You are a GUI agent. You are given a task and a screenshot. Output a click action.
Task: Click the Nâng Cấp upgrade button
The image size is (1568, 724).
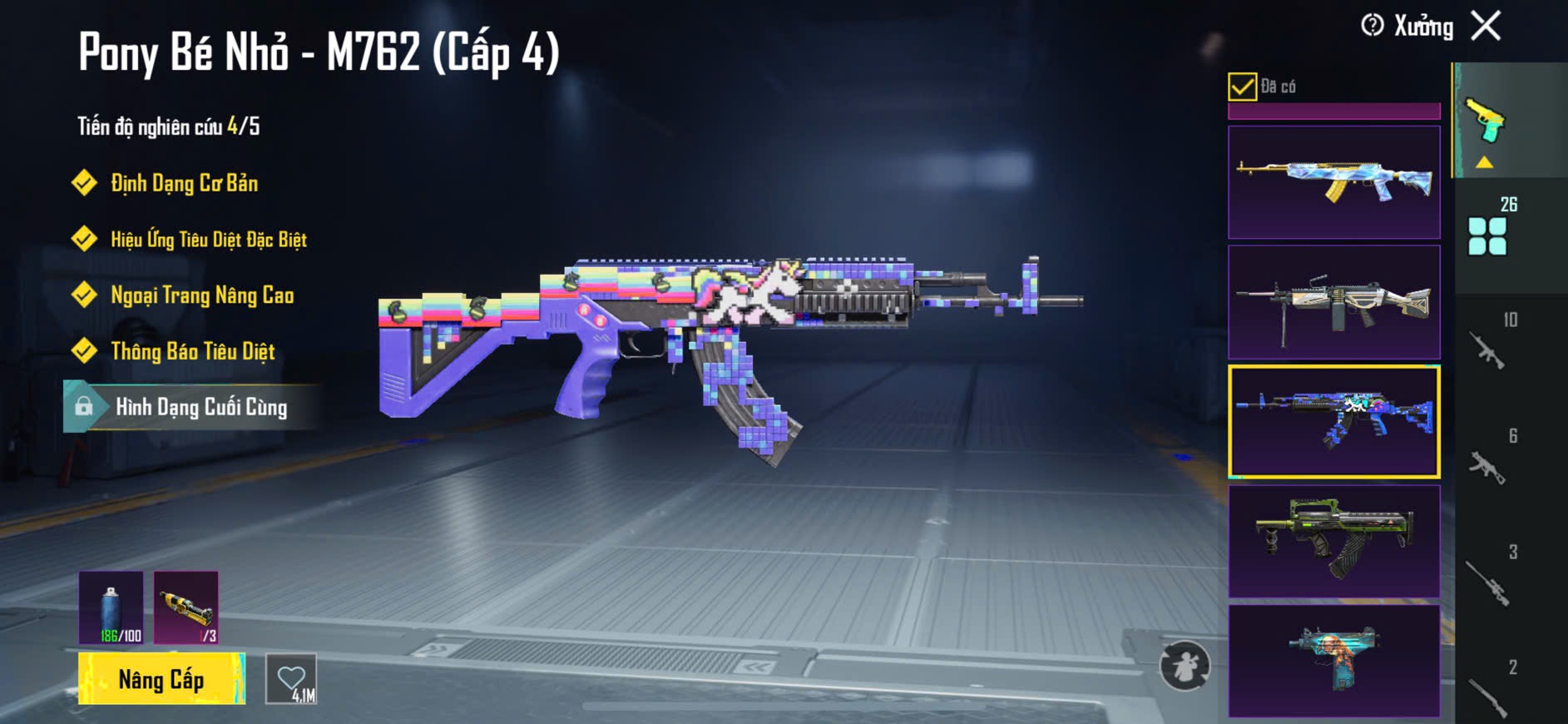(x=161, y=679)
